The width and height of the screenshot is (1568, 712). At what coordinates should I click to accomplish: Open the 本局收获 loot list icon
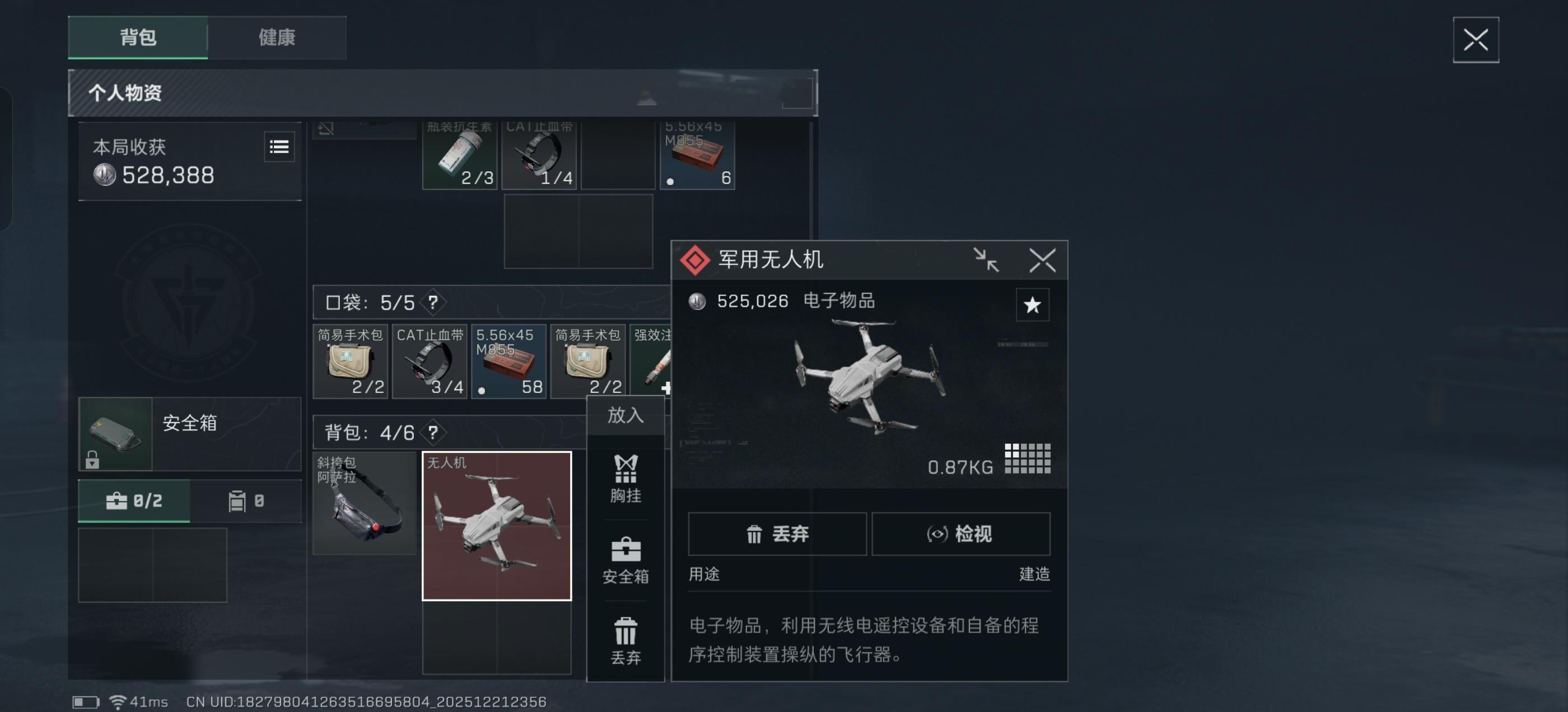(x=279, y=147)
